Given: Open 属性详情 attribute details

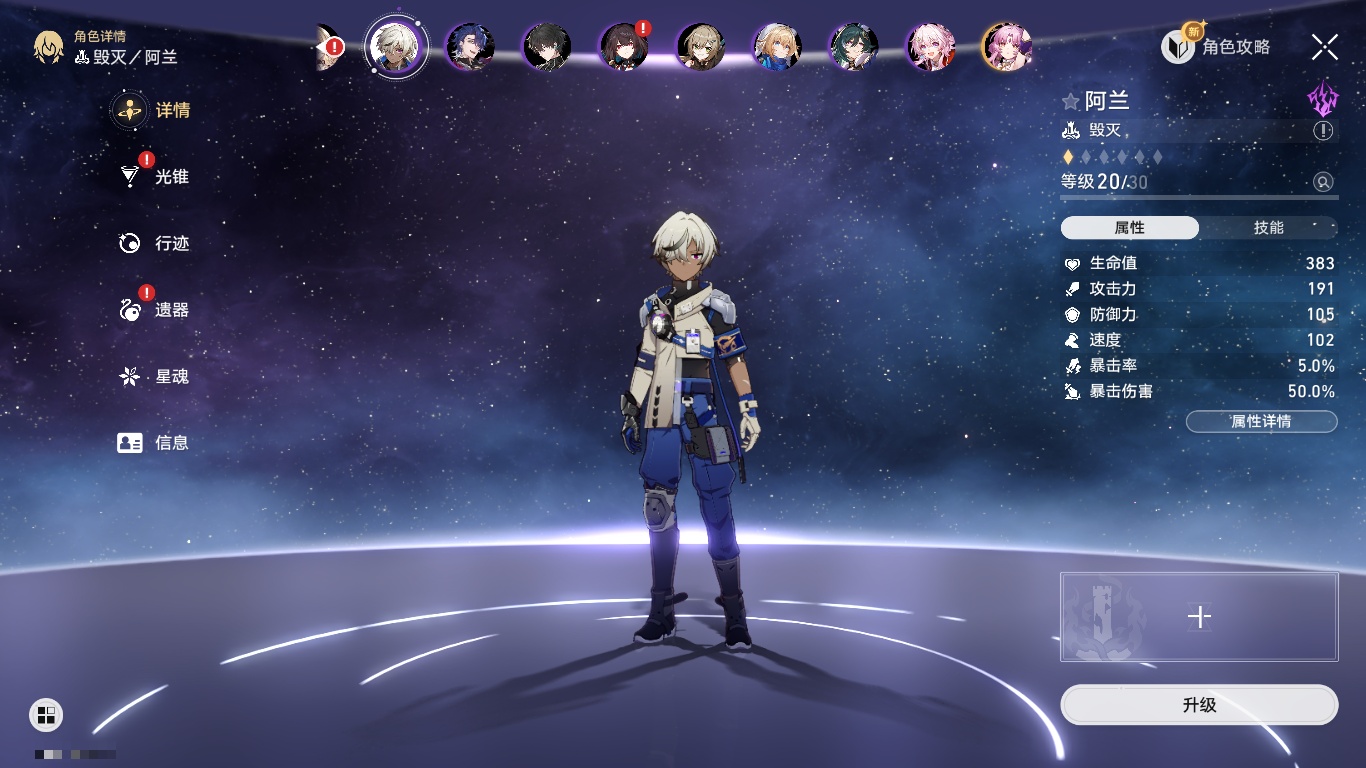Looking at the screenshot, I should pos(1261,421).
